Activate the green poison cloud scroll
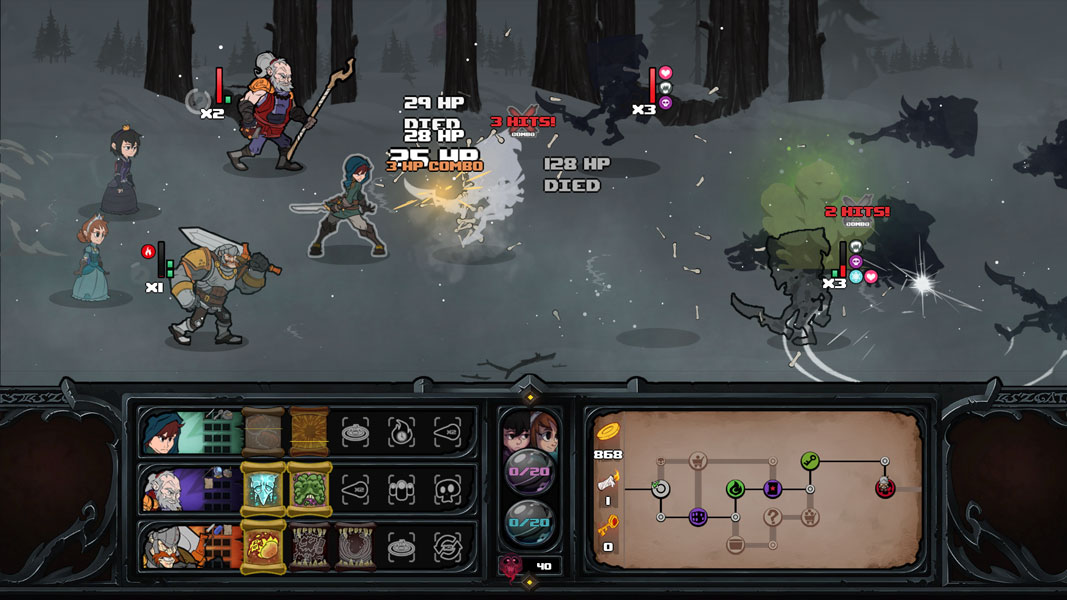Screen dimensions: 1067x600 [310, 489]
